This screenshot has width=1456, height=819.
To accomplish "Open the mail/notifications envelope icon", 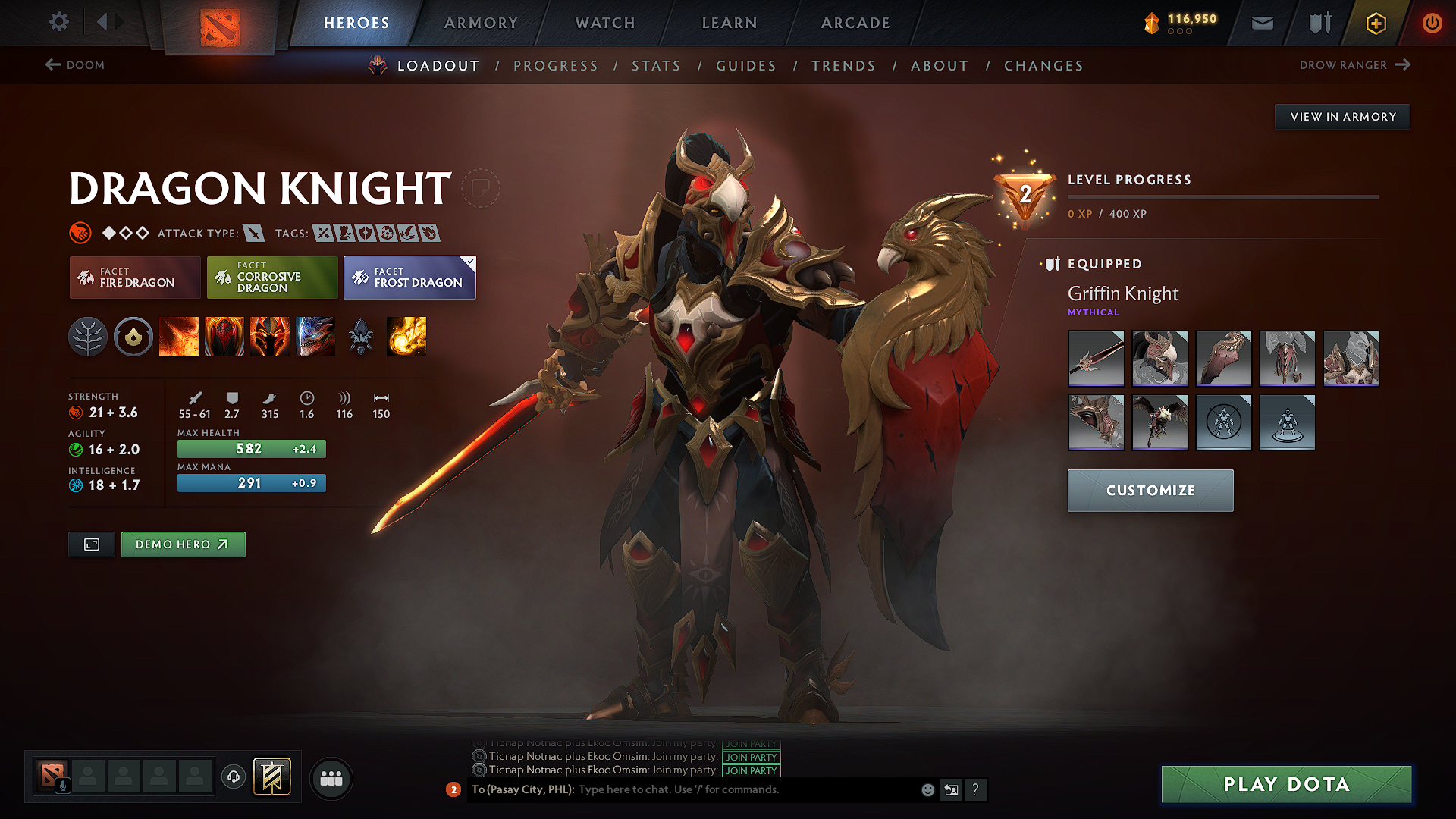I will coord(1262,23).
